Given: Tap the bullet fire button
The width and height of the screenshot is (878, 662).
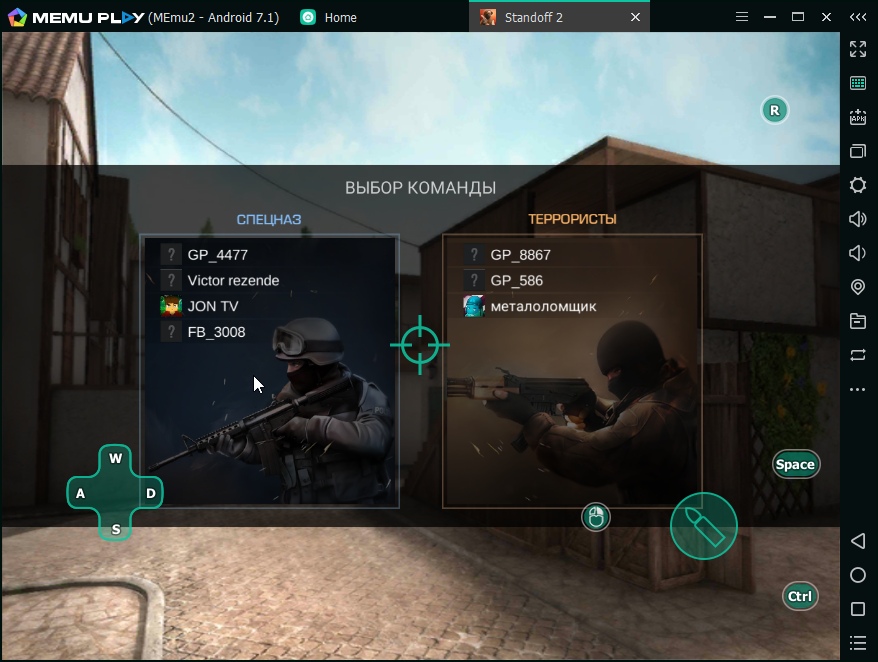Looking at the screenshot, I should pos(703,526).
